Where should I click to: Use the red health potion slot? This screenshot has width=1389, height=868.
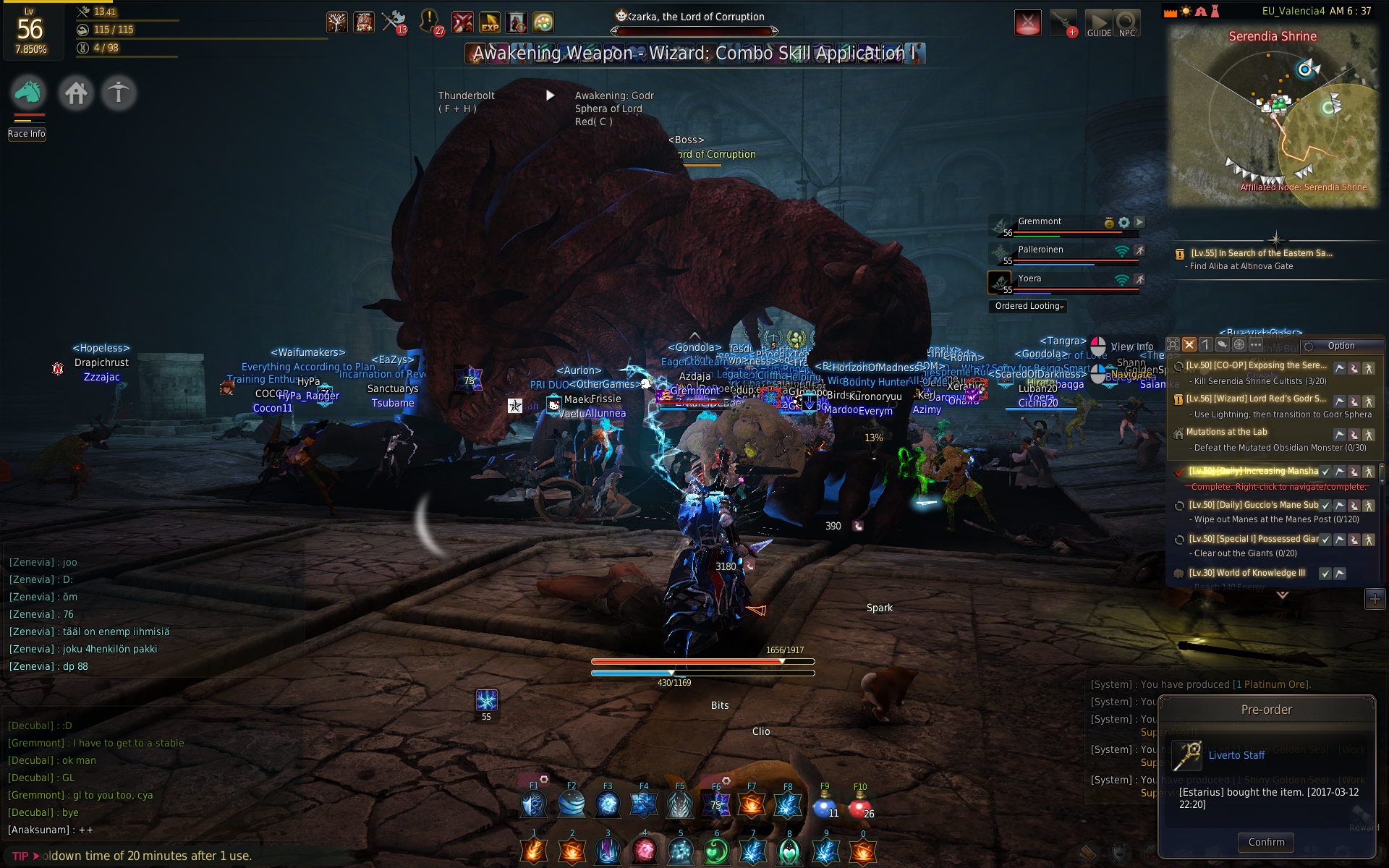point(859,805)
